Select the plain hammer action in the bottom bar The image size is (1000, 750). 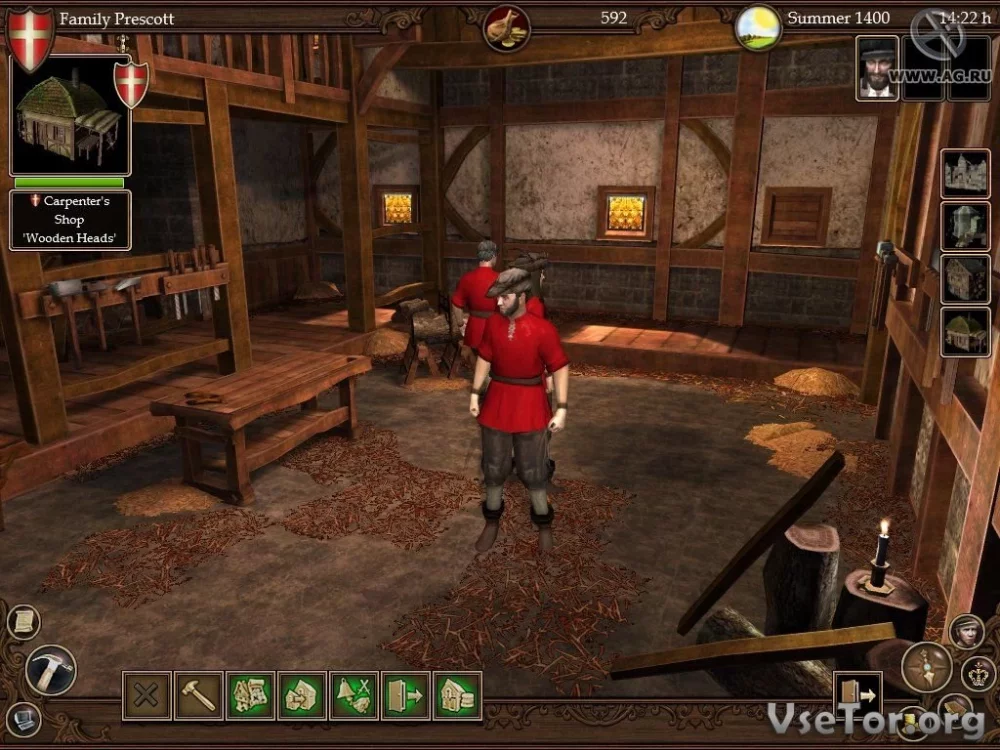[x=199, y=695]
